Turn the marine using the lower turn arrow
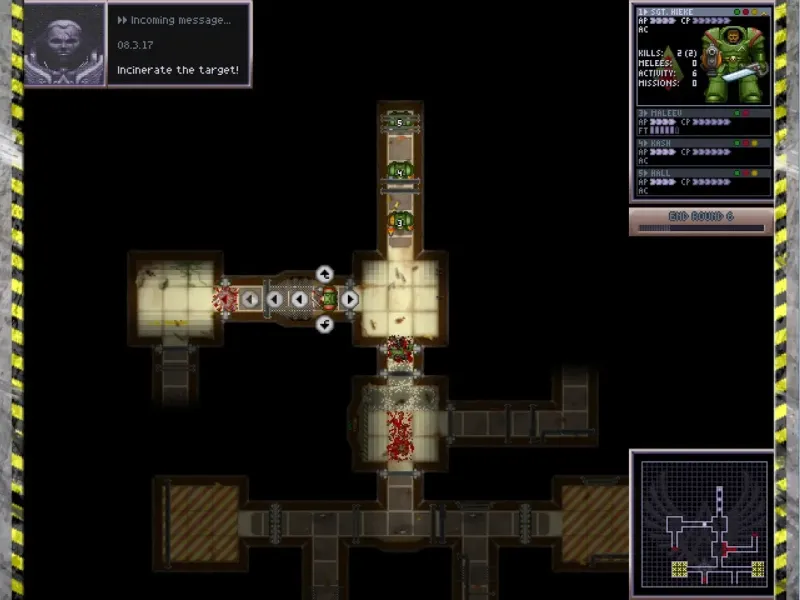Viewport: 800px width, 600px height. click(324, 324)
